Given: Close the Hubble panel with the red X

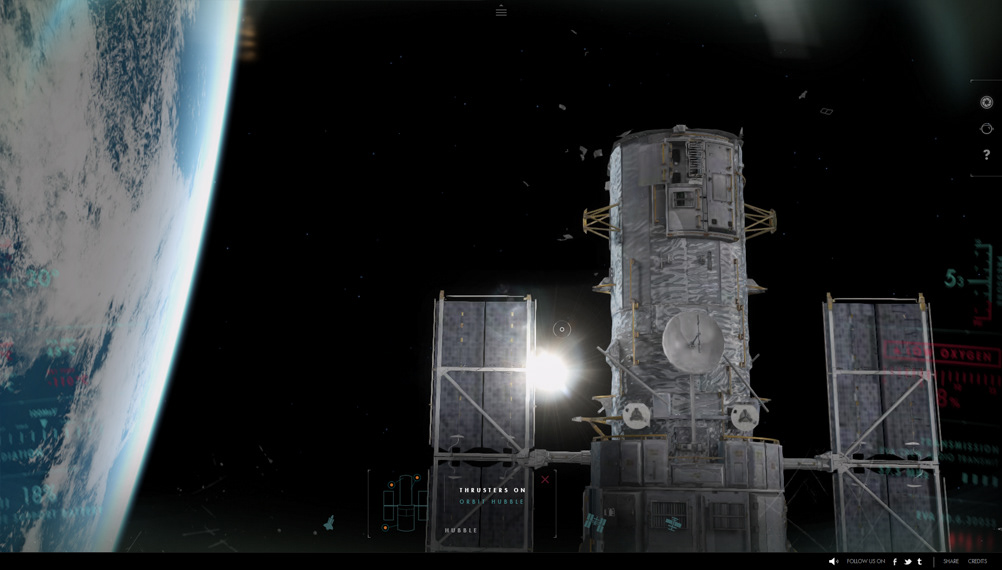Looking at the screenshot, I should [x=545, y=479].
